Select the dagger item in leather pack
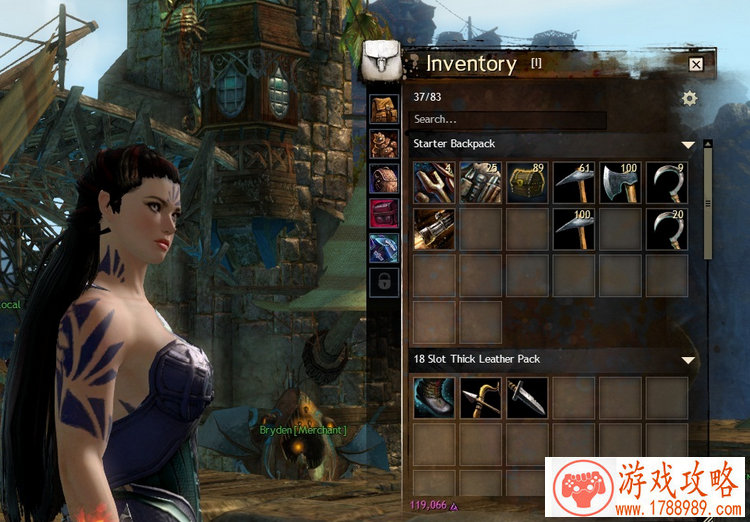Screen dimensions: 750x522 527,398
